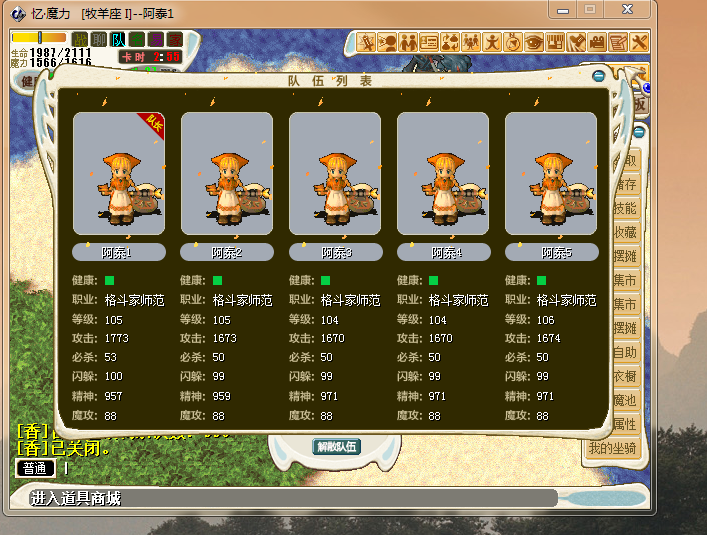Viewport: 707px width, 535px height.
Task: Pick the 阿泰4 character portrait
Action: [x=442, y=174]
